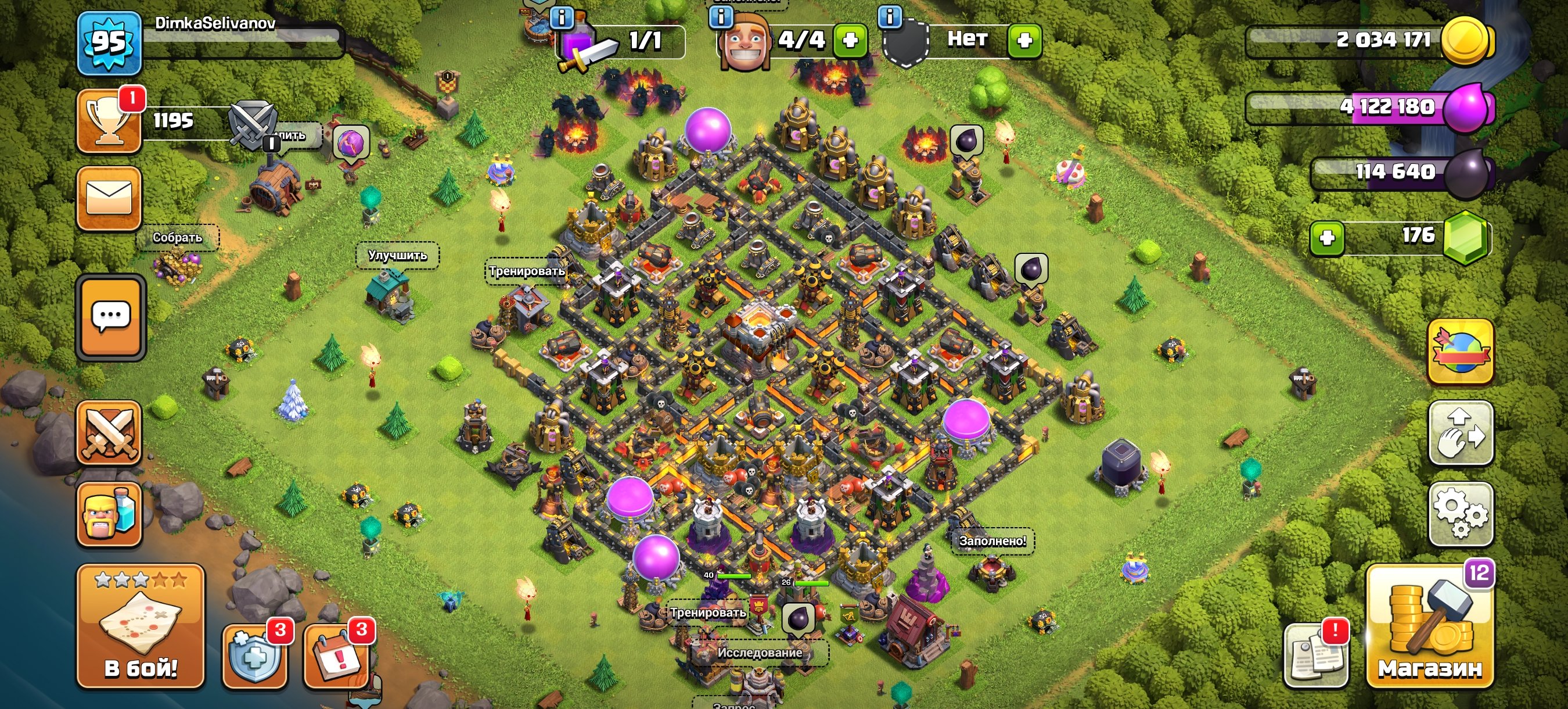Show info for the 1/1 laboratory counter
1568x709 pixels.
[561, 17]
